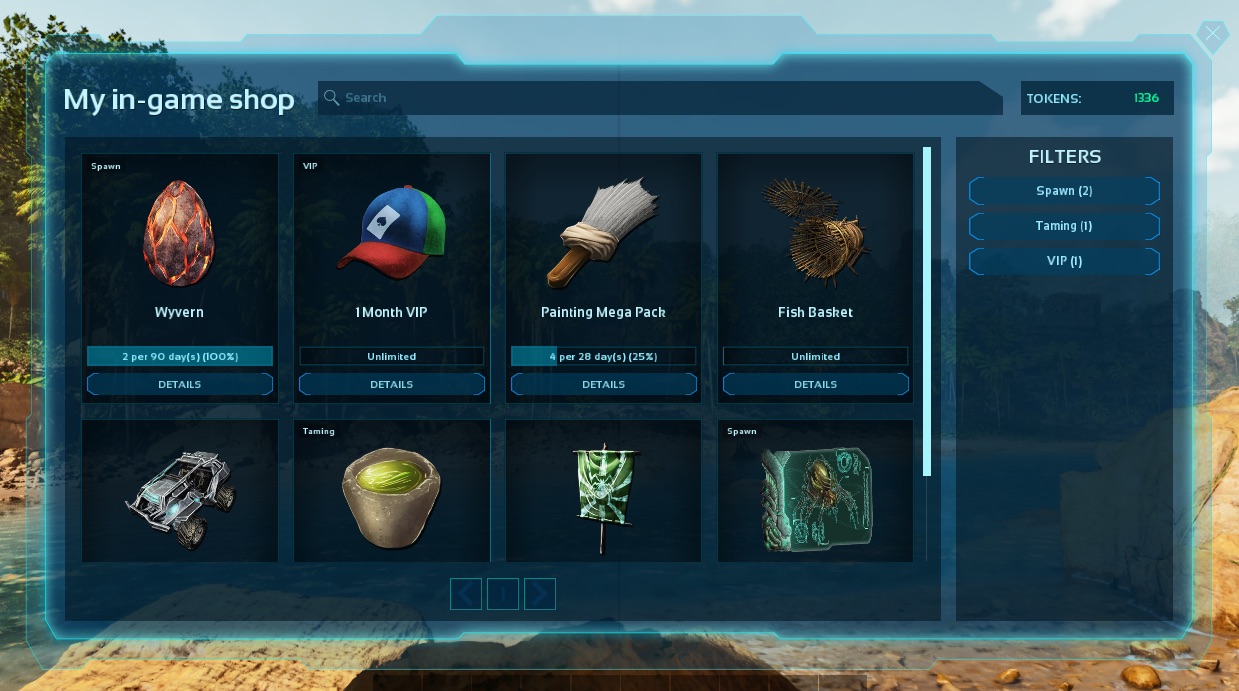This screenshot has width=1239, height=691.
Task: Pick the green spider Spawn item
Action: pyautogui.click(x=816, y=492)
